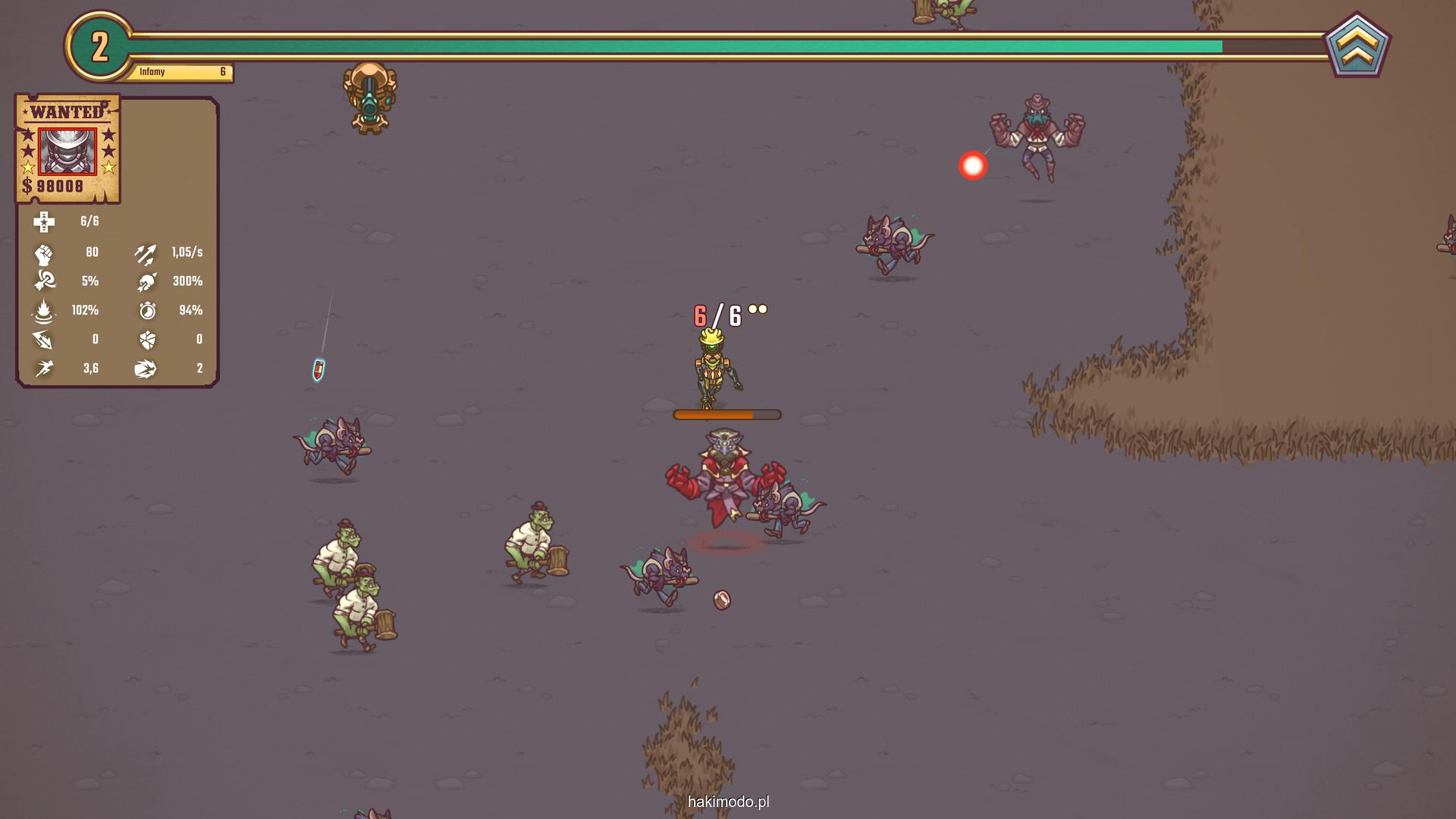
Task: Click the running figure speed icon
Action: tap(44, 369)
